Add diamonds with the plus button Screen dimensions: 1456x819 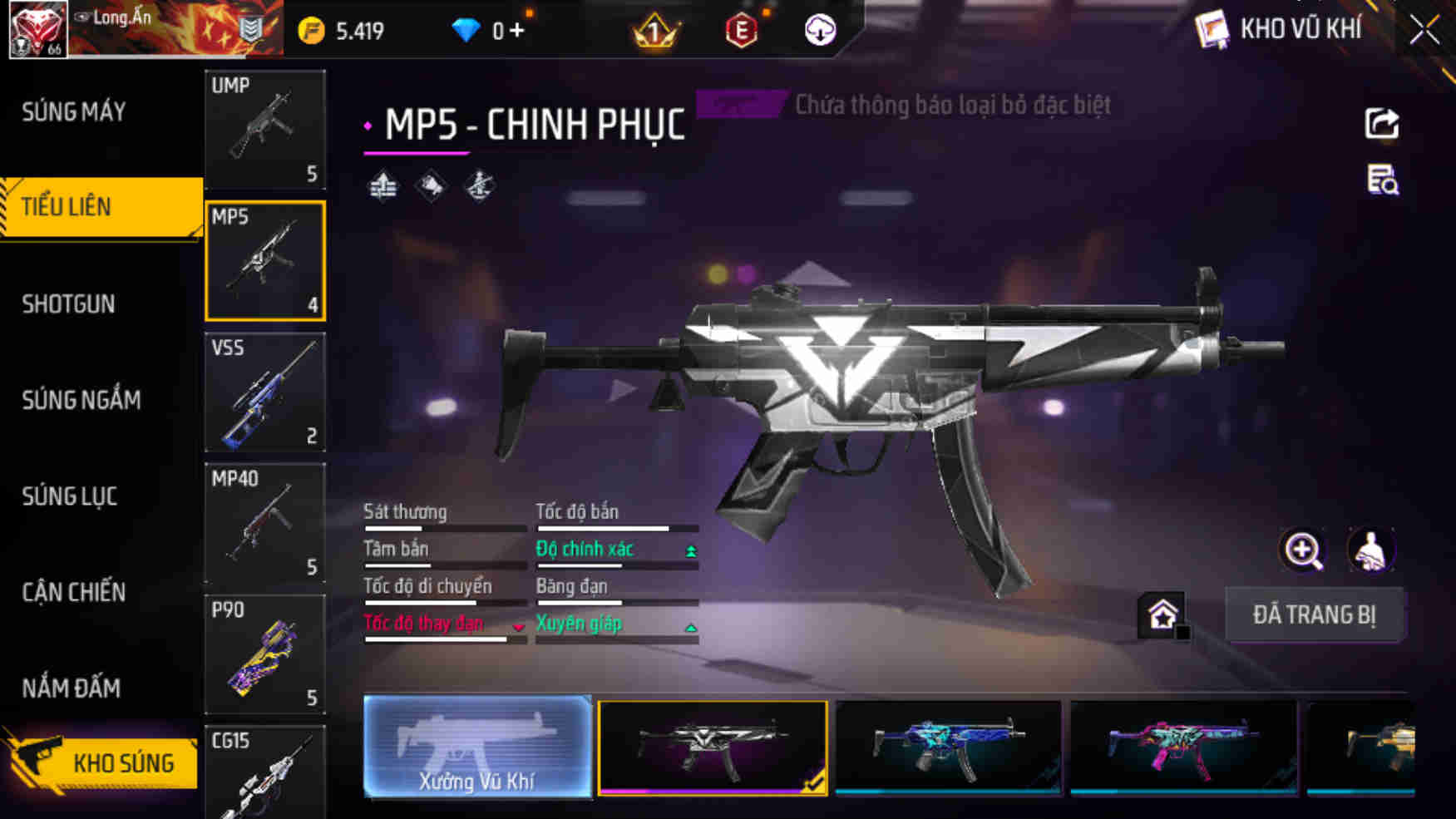tap(517, 31)
